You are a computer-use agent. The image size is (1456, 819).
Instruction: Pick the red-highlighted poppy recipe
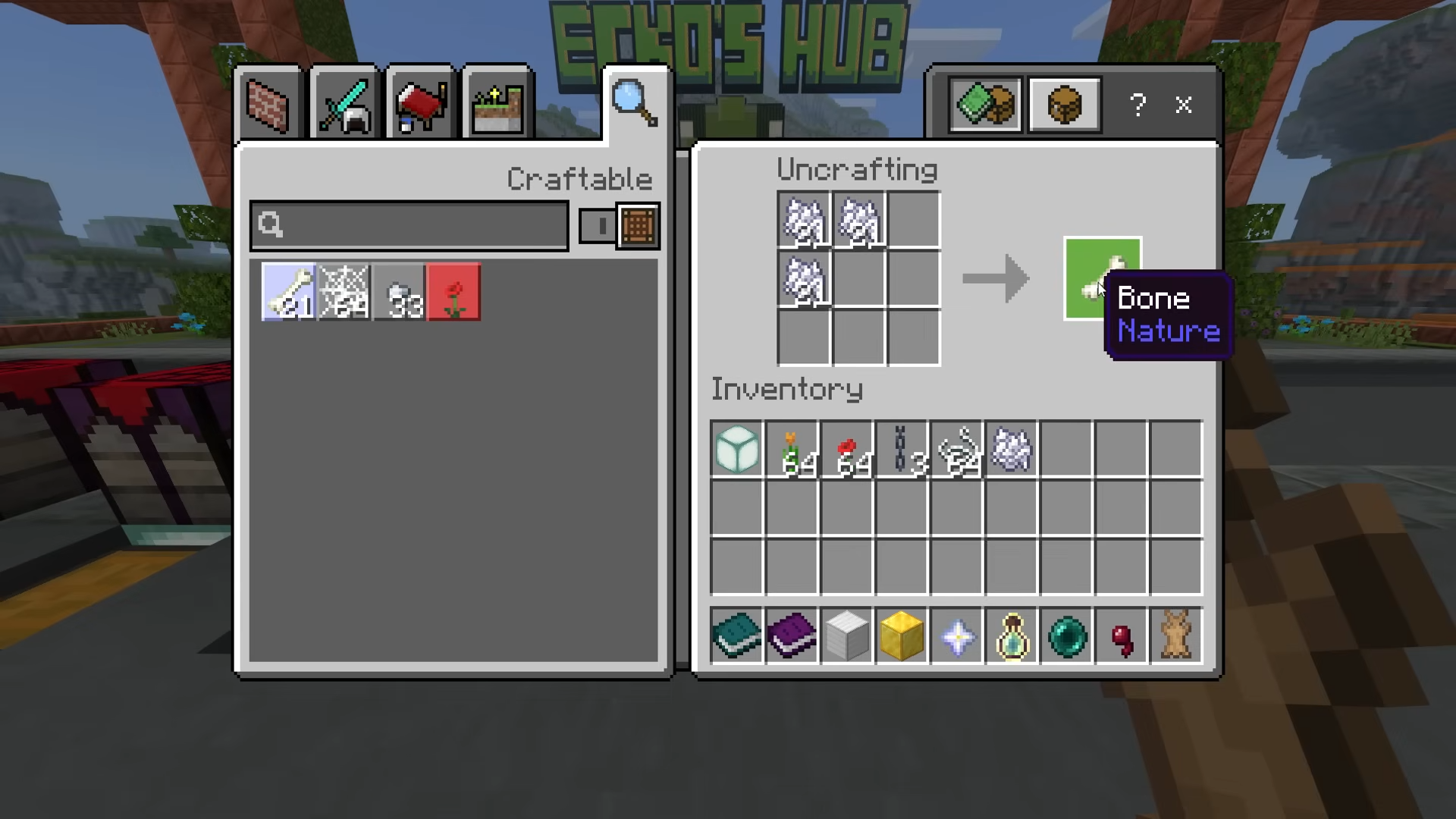(453, 293)
